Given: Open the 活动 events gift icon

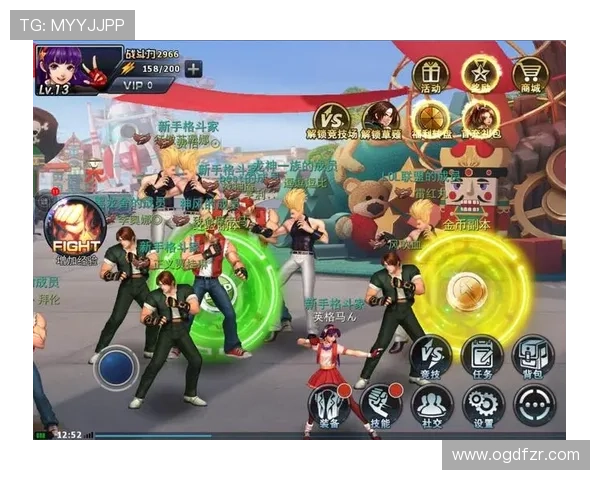Looking at the screenshot, I should click(430, 73).
